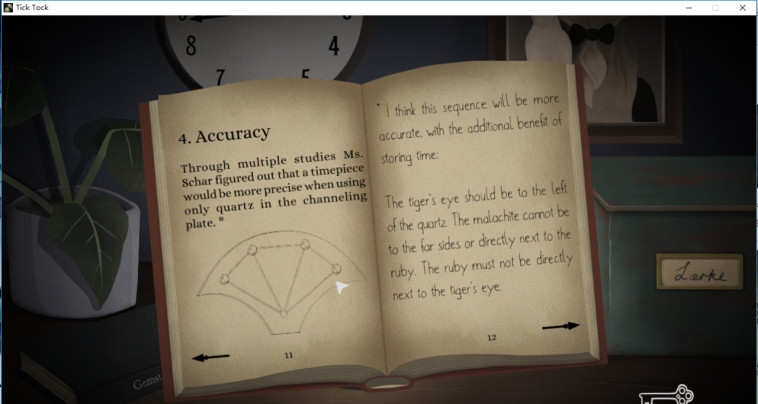The width and height of the screenshot is (758, 404).
Task: Close the Tick Tock window
Action: 743,7
